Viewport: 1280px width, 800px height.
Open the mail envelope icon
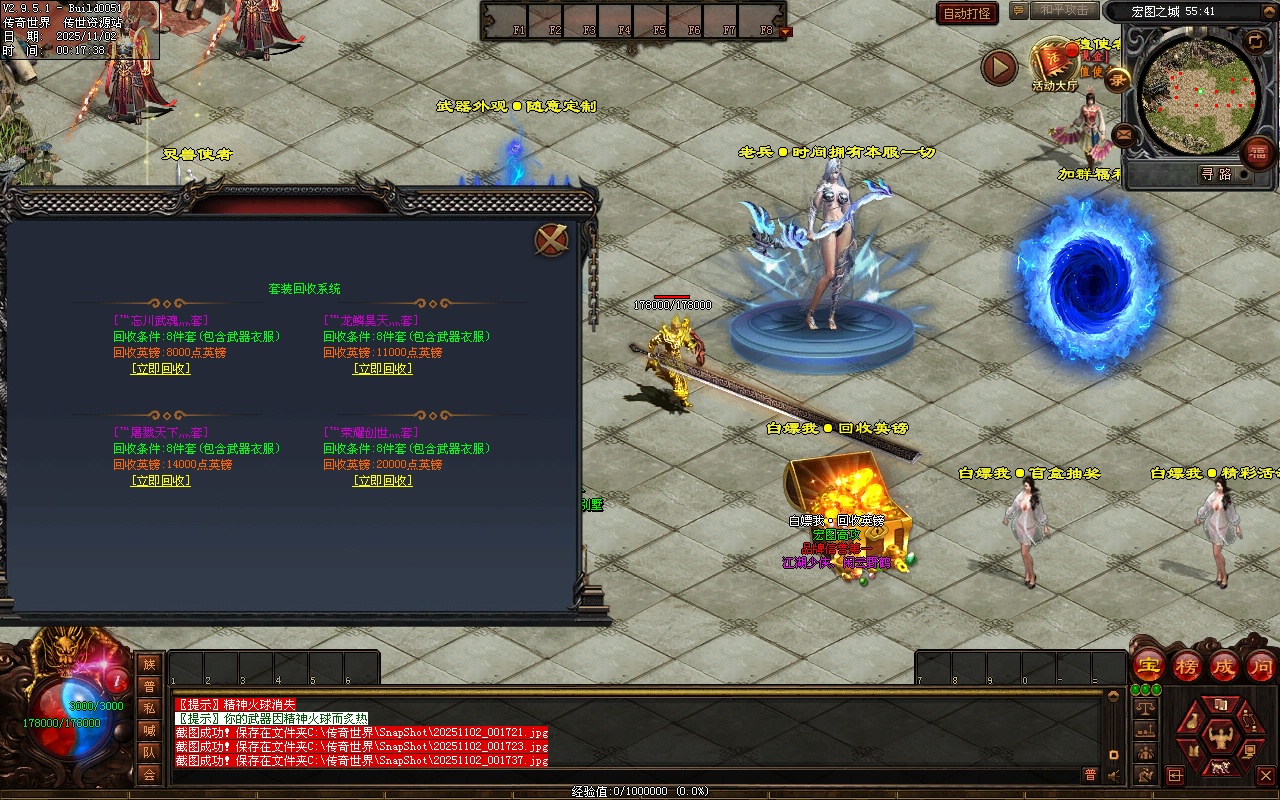pyautogui.click(x=1124, y=133)
